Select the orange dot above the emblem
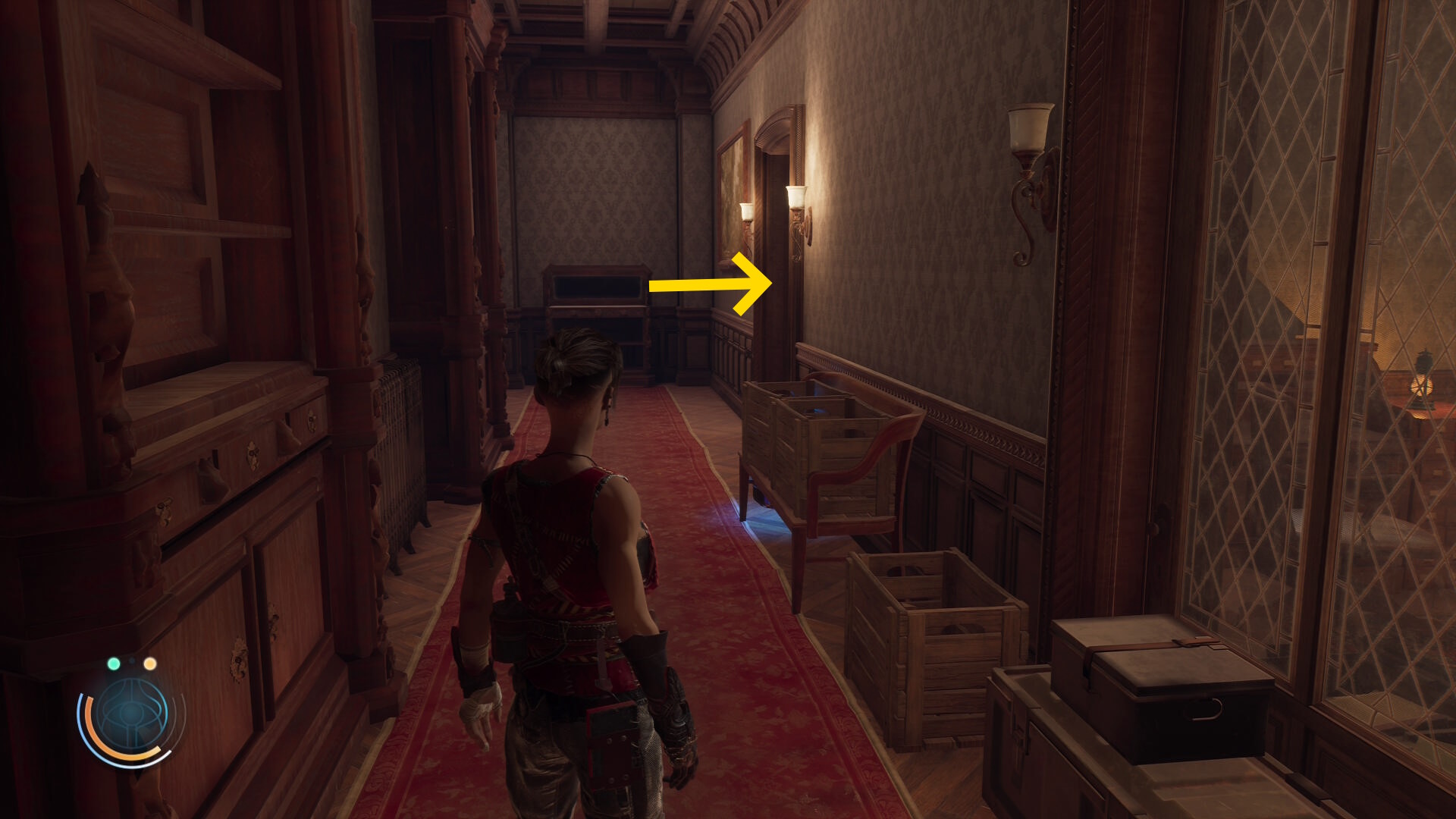The width and height of the screenshot is (1456, 819). coord(150,664)
